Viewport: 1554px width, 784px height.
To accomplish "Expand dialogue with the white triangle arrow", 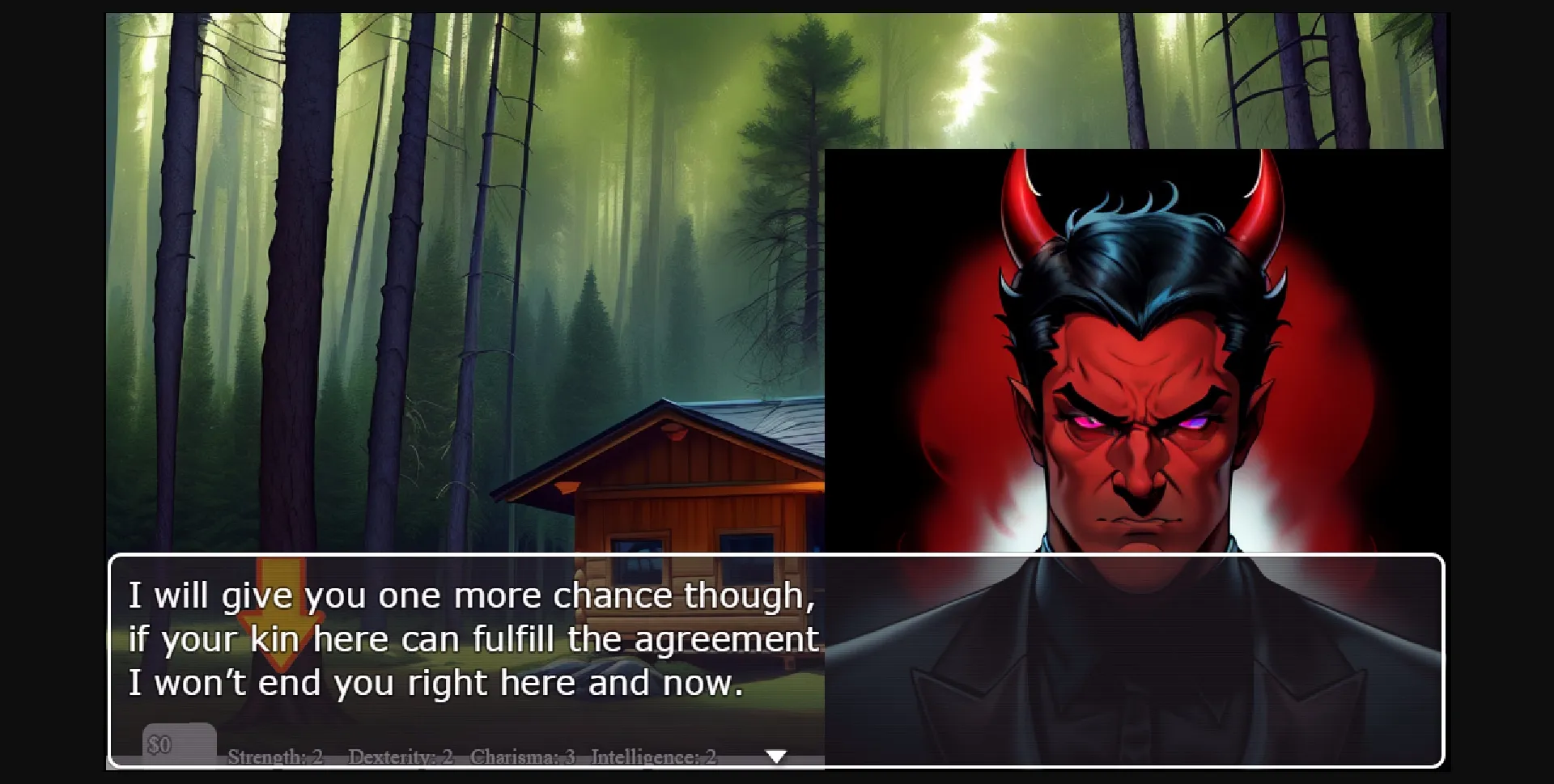I will point(776,756).
